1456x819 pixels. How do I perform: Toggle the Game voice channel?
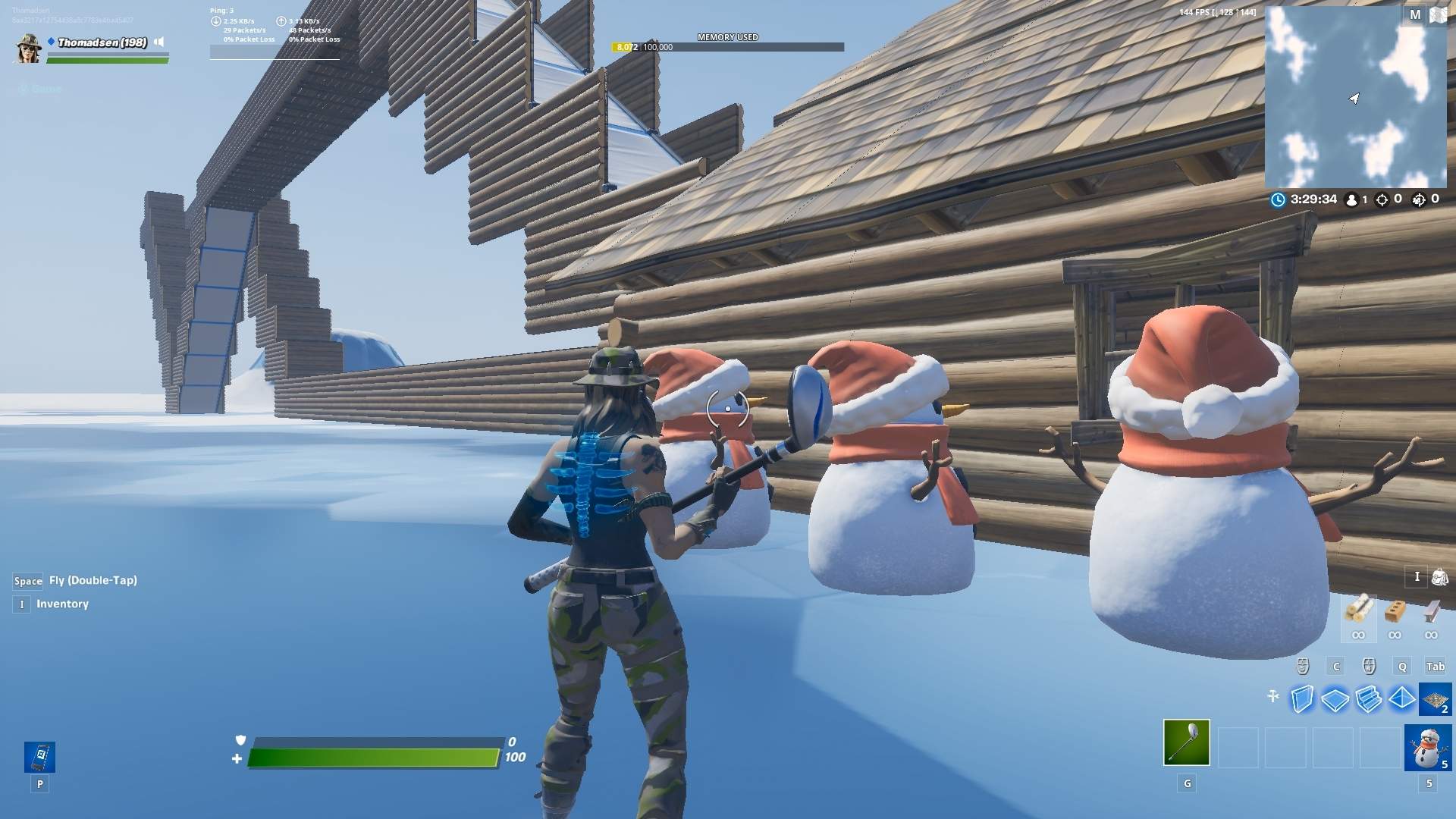[38, 88]
